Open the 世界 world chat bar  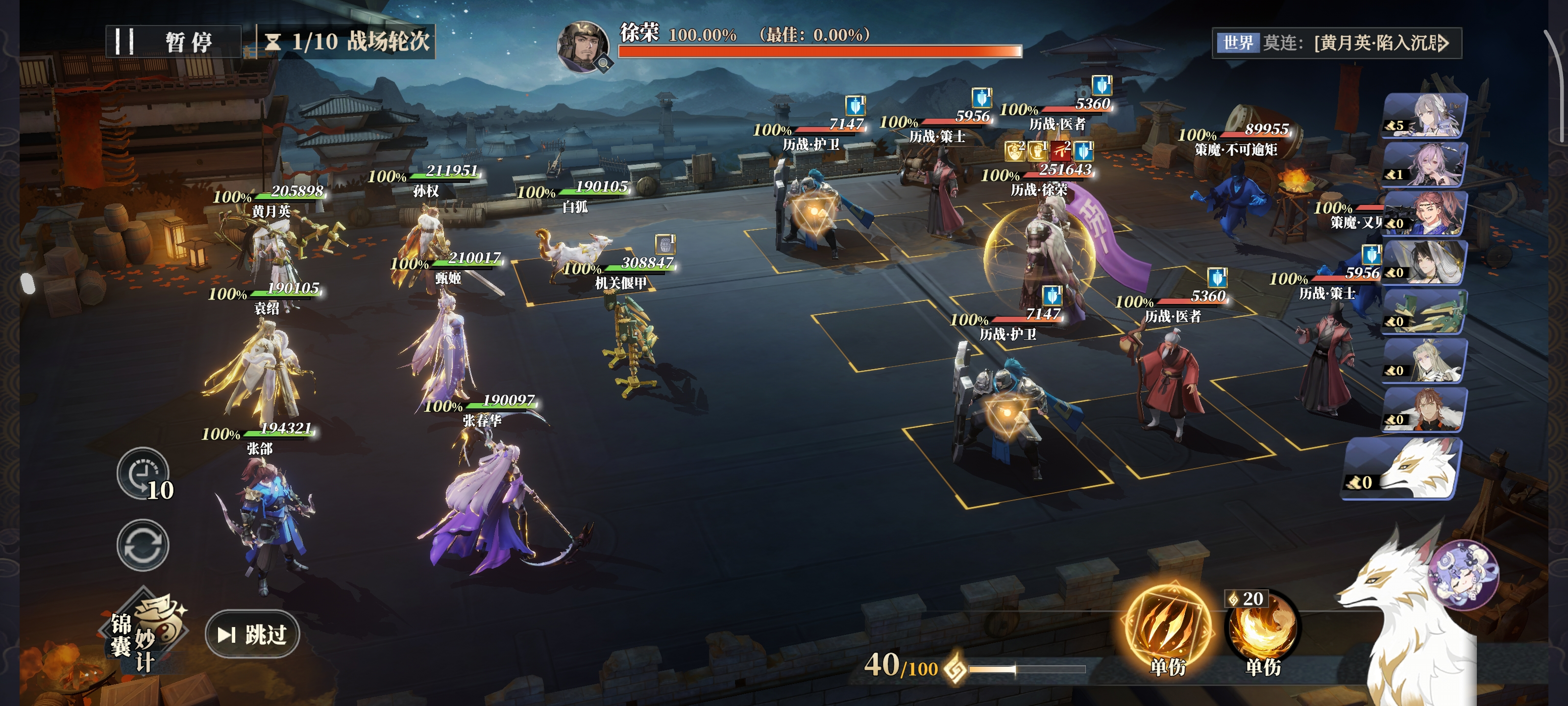pos(1336,43)
